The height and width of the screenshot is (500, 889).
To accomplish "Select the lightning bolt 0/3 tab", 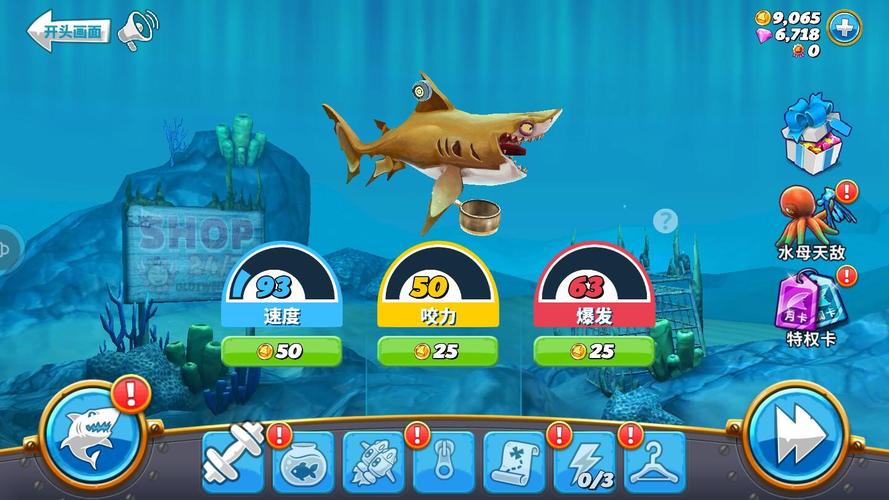I will pyautogui.click(x=585, y=462).
